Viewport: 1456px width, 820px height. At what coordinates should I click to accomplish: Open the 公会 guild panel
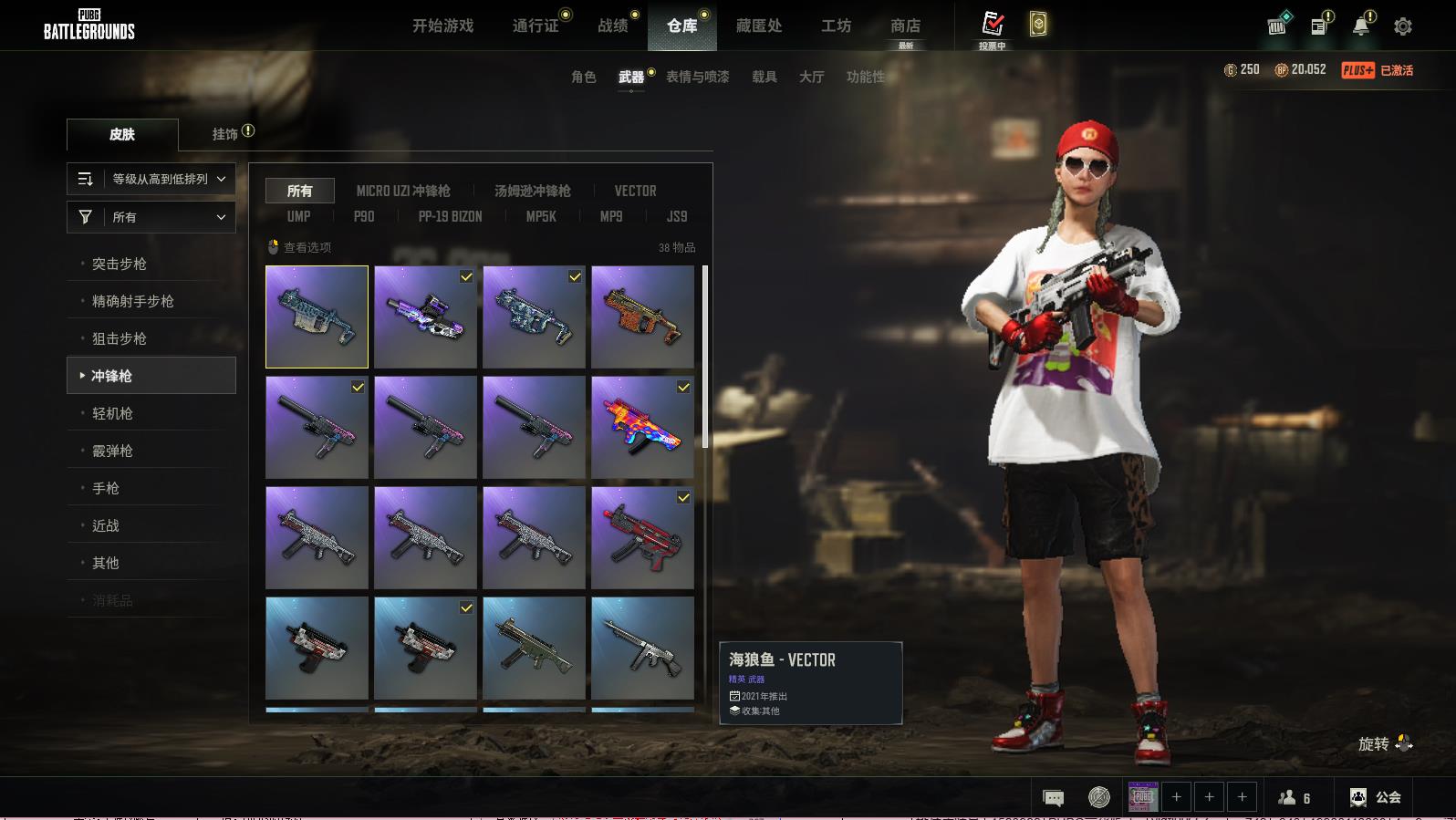tap(1376, 797)
